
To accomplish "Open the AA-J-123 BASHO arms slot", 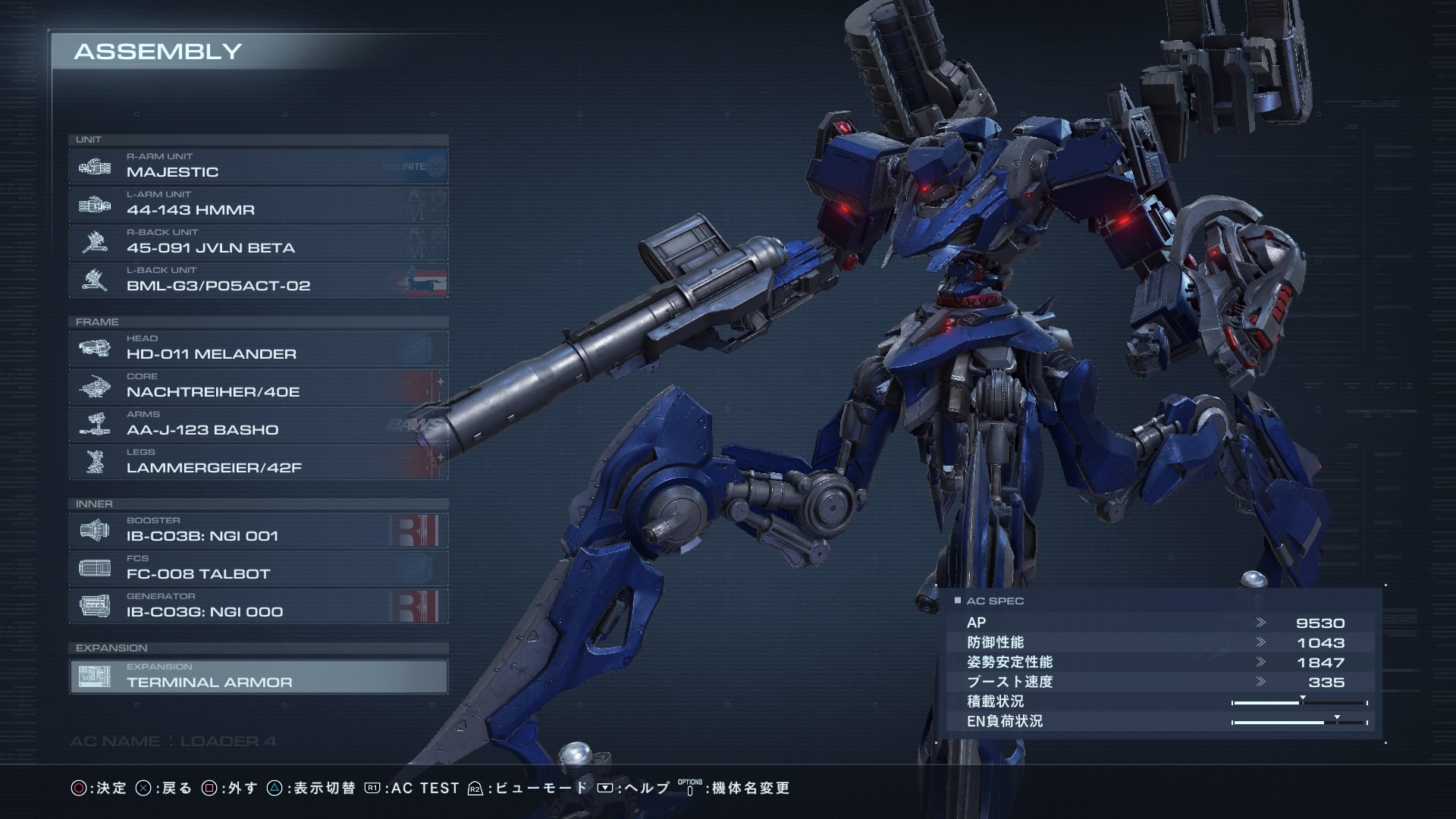I will (x=258, y=424).
